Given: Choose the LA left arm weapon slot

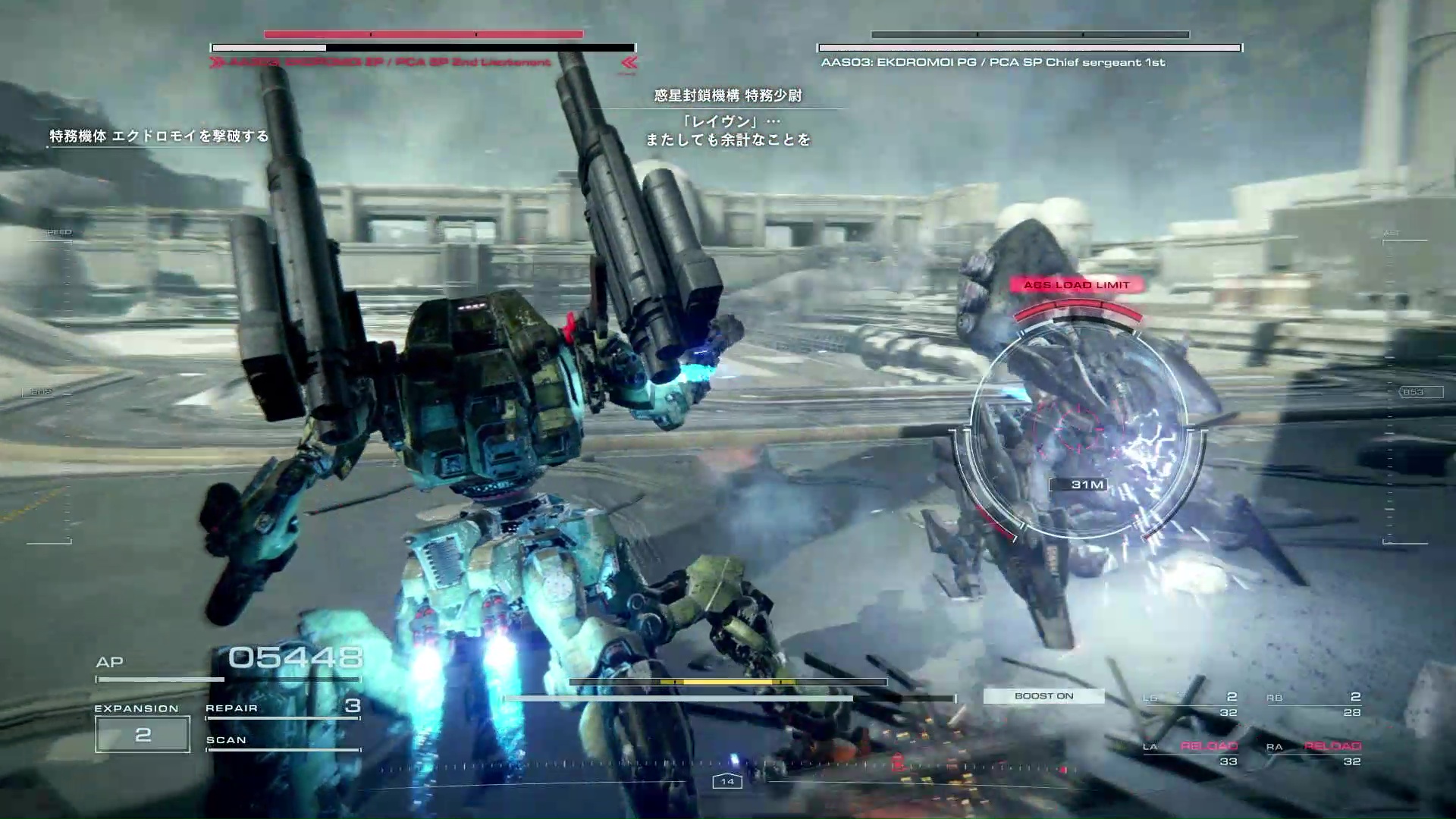Looking at the screenshot, I should point(1191,754).
